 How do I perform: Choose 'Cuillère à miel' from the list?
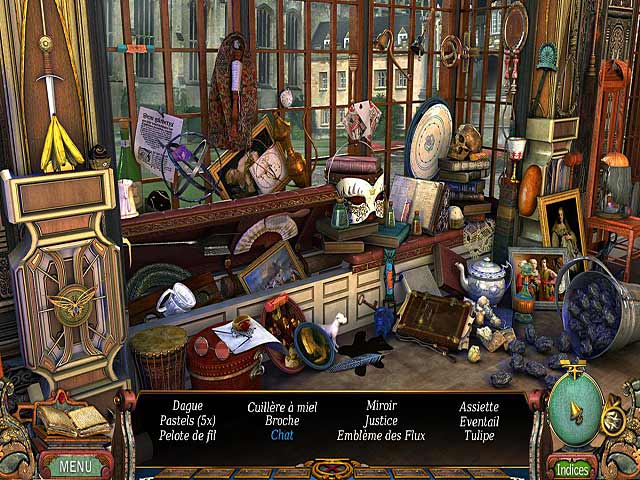[282, 406]
